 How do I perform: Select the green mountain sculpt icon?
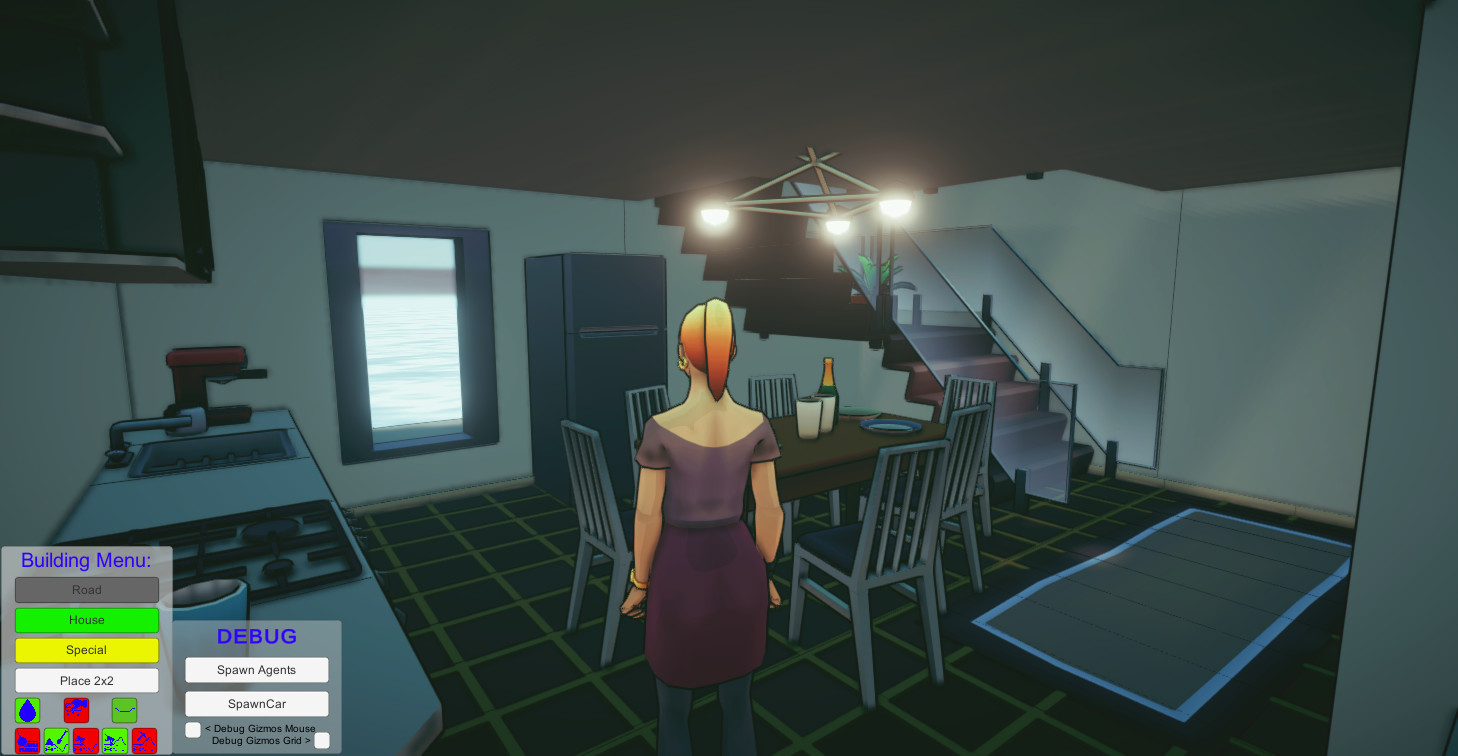[115, 740]
